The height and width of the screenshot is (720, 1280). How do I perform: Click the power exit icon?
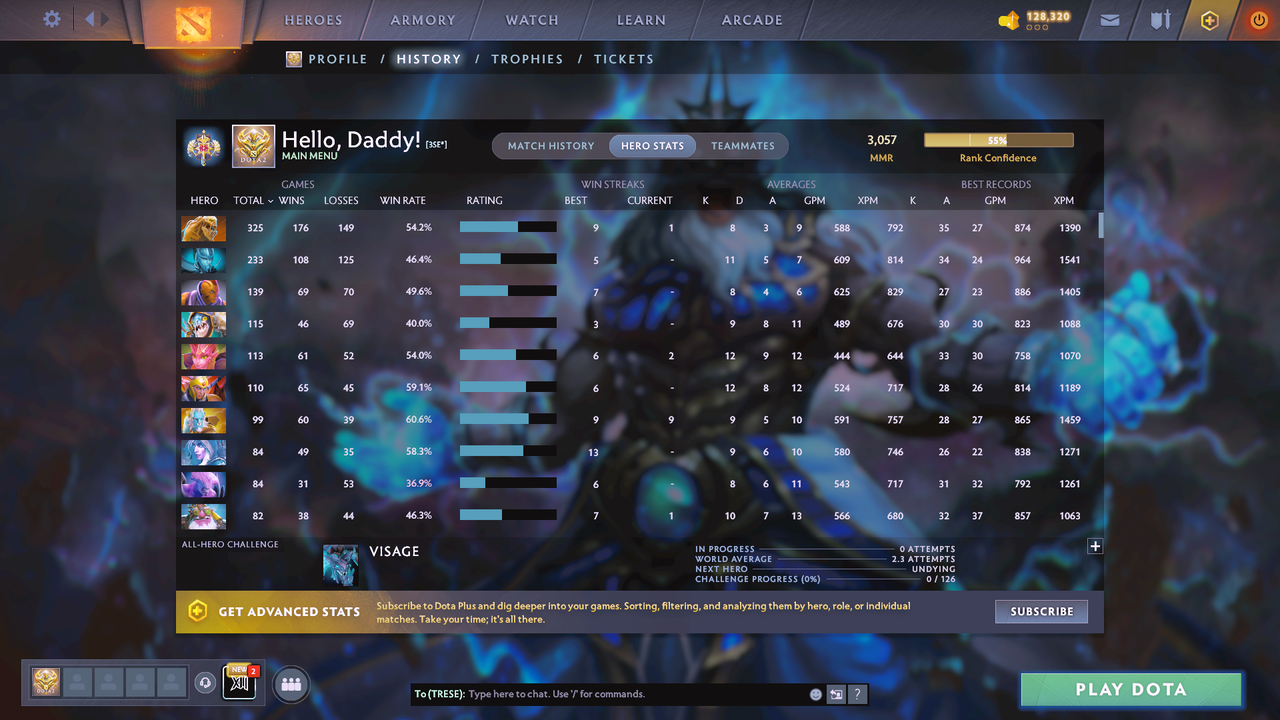pos(1258,19)
